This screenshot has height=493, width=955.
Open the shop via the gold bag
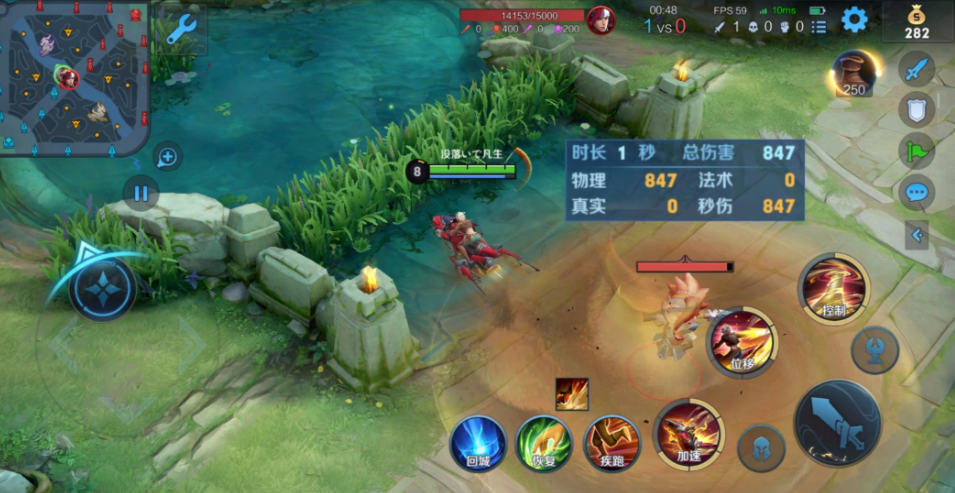(917, 21)
